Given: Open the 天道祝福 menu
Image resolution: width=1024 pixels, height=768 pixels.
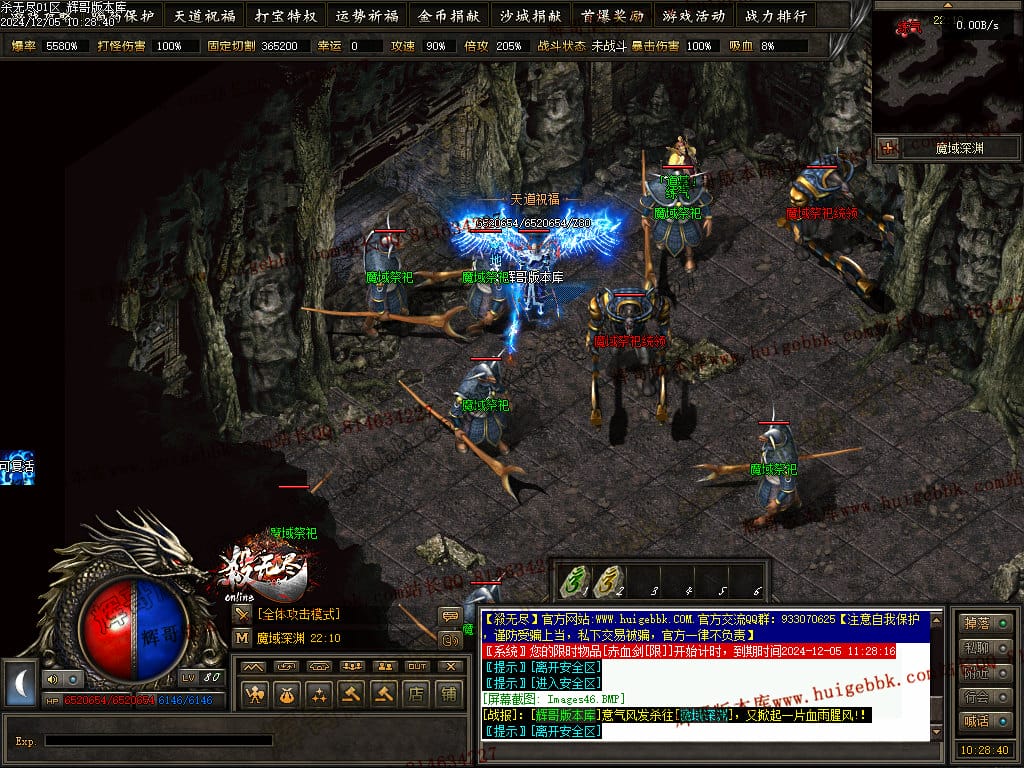Looking at the screenshot, I should pyautogui.click(x=205, y=16).
